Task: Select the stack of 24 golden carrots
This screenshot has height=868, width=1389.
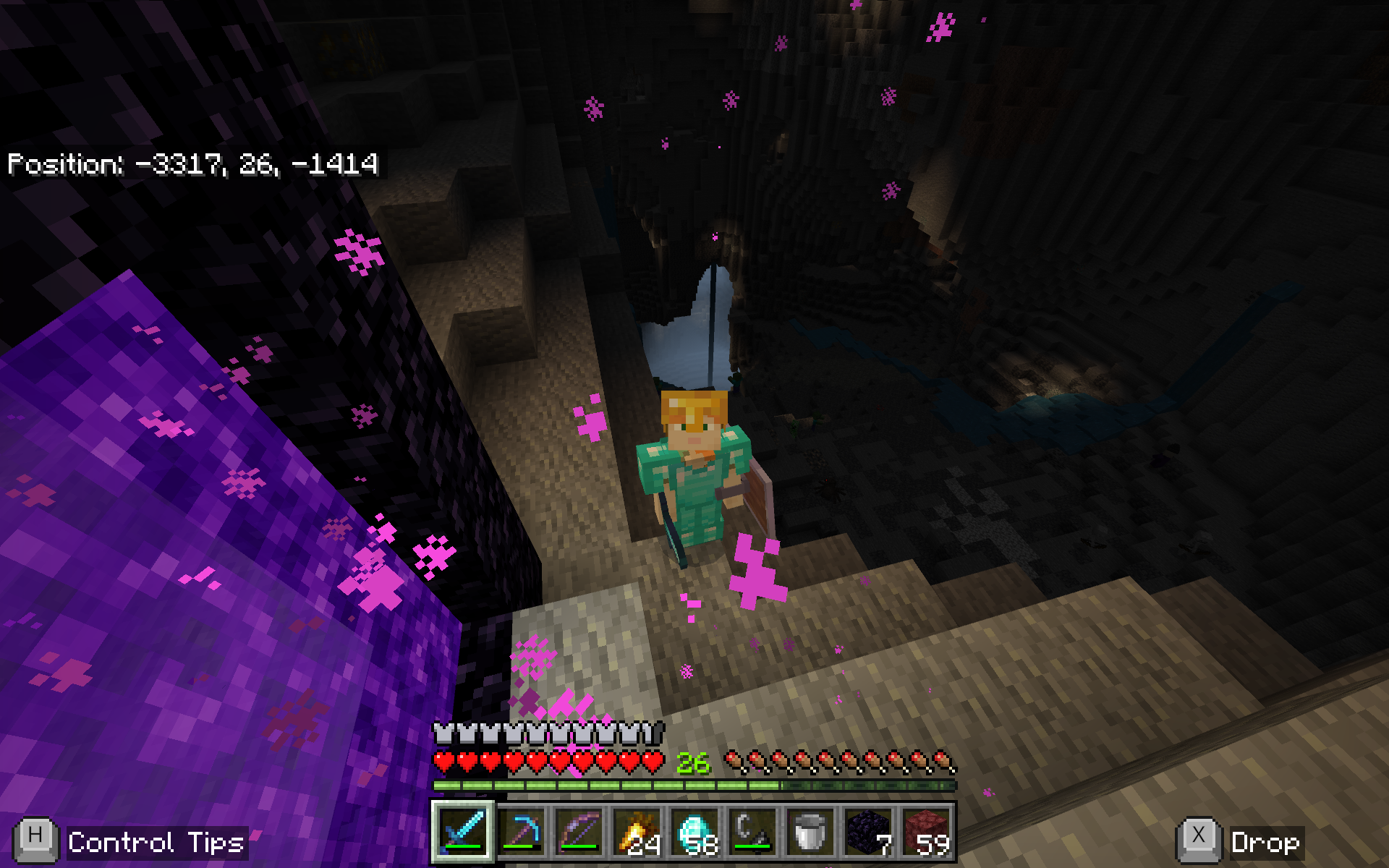Action: [637, 831]
